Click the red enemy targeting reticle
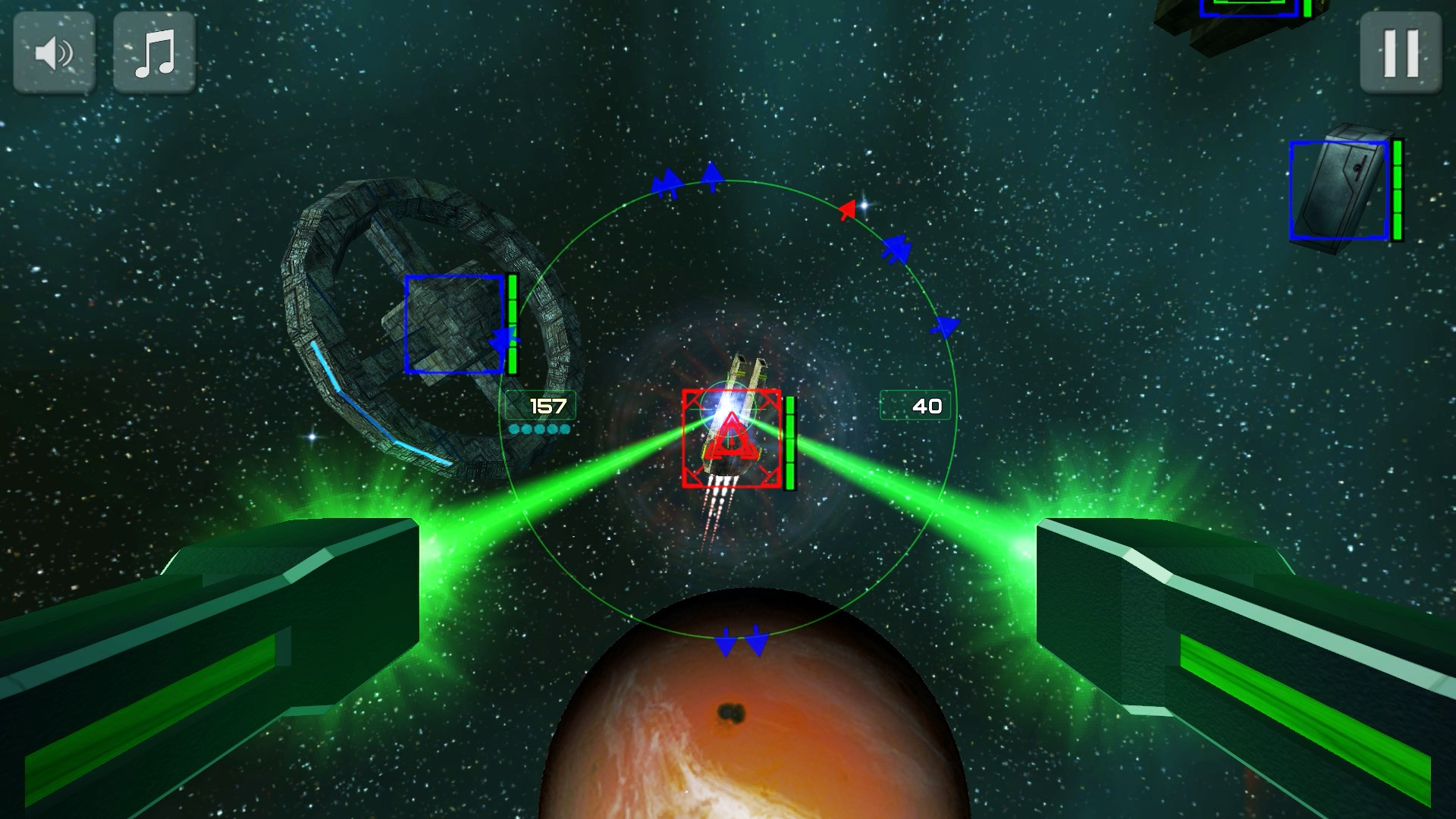This screenshot has height=819, width=1456. point(730,438)
